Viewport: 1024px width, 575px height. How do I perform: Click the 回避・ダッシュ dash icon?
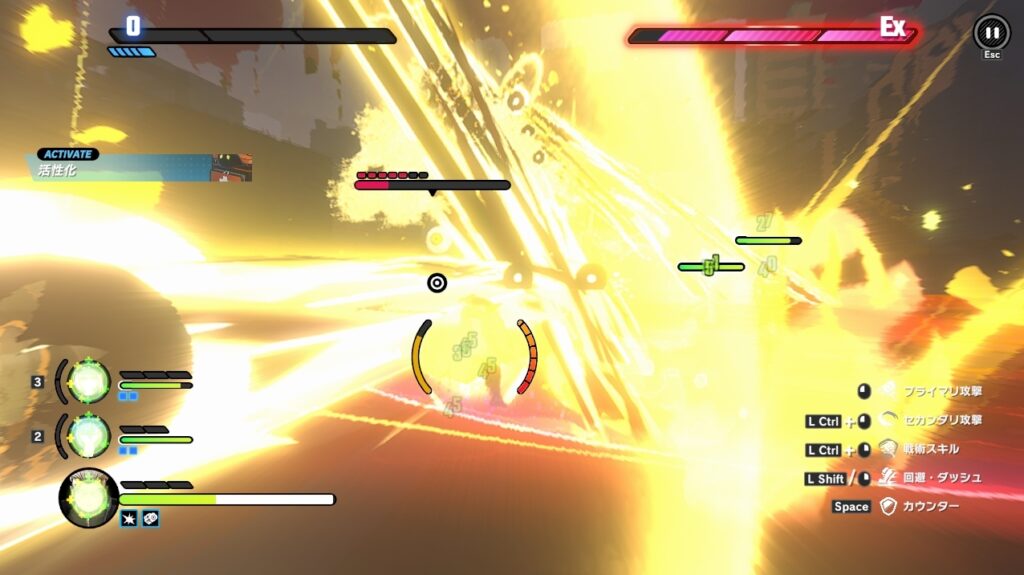tap(888, 478)
